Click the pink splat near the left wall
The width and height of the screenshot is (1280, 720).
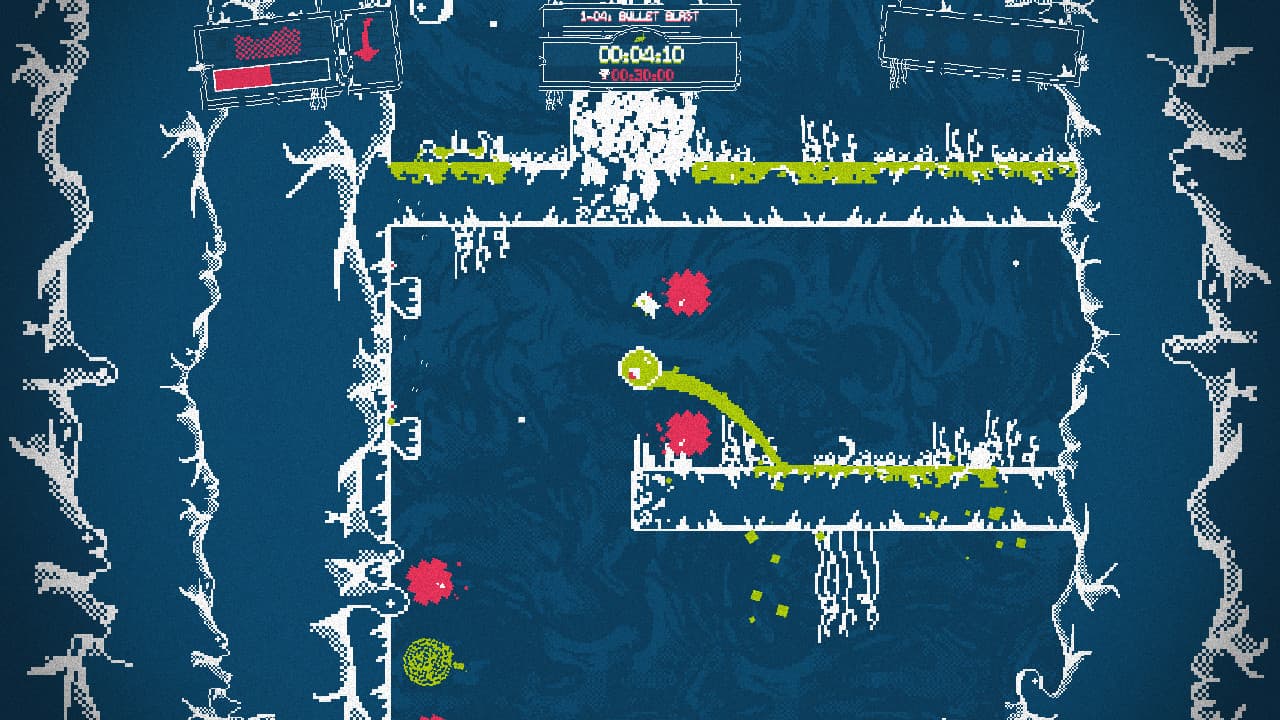(428, 580)
